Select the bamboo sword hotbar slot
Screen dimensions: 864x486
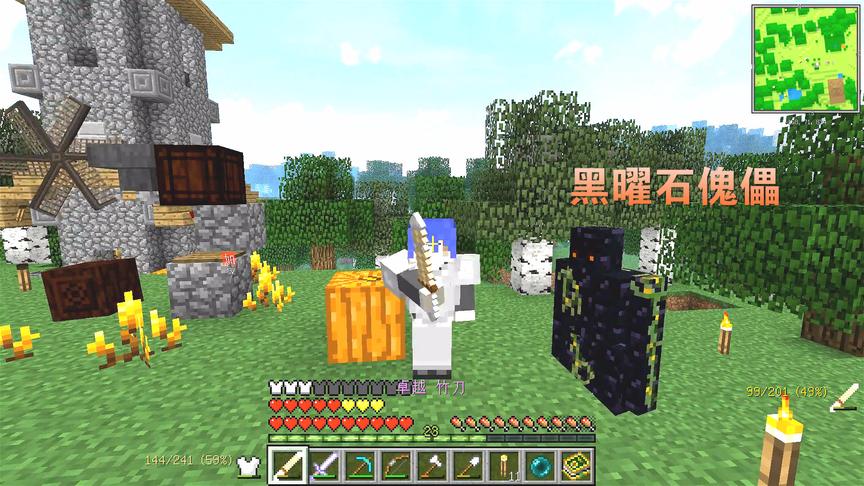click(287, 465)
